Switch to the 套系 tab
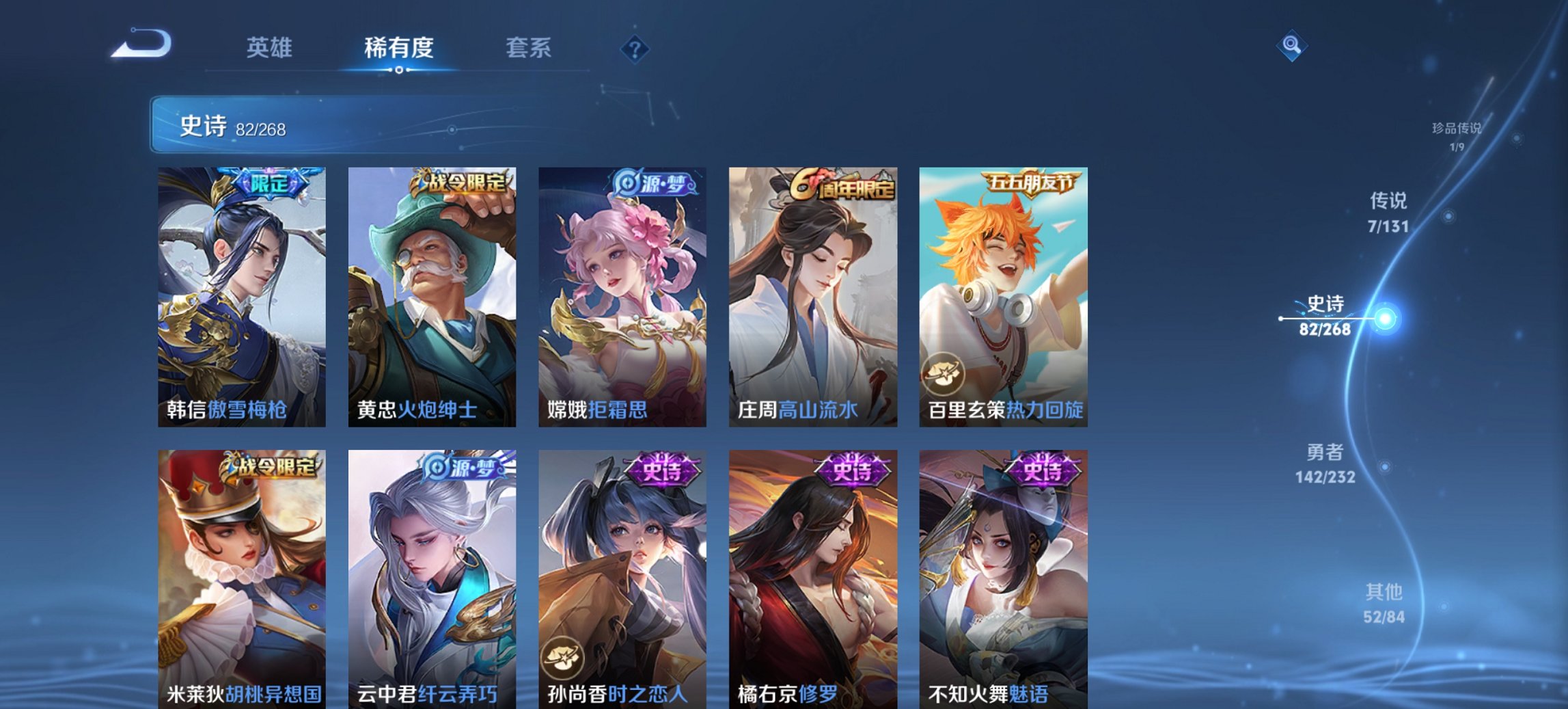The image size is (1568, 709). 529,48
